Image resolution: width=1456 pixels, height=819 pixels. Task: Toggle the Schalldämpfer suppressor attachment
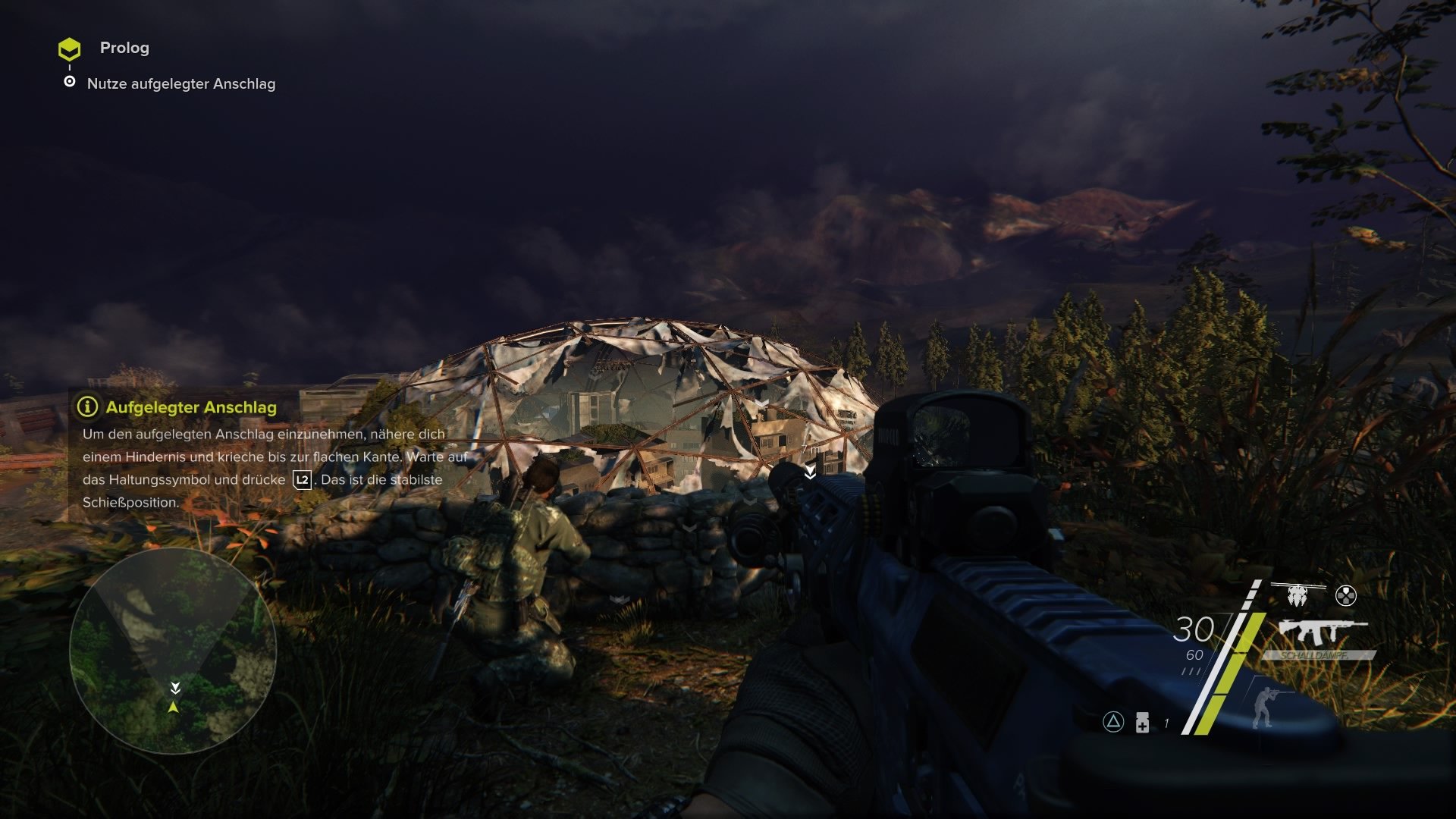click(x=1314, y=655)
